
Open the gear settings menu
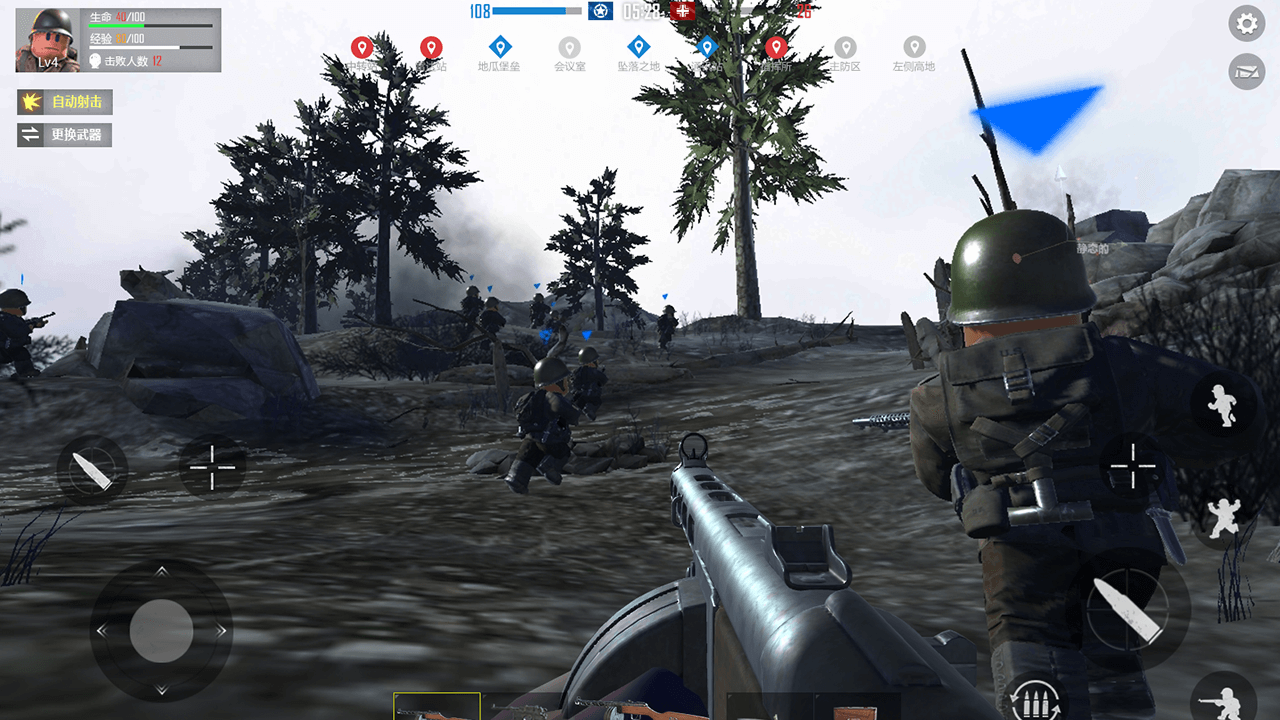(1246, 23)
